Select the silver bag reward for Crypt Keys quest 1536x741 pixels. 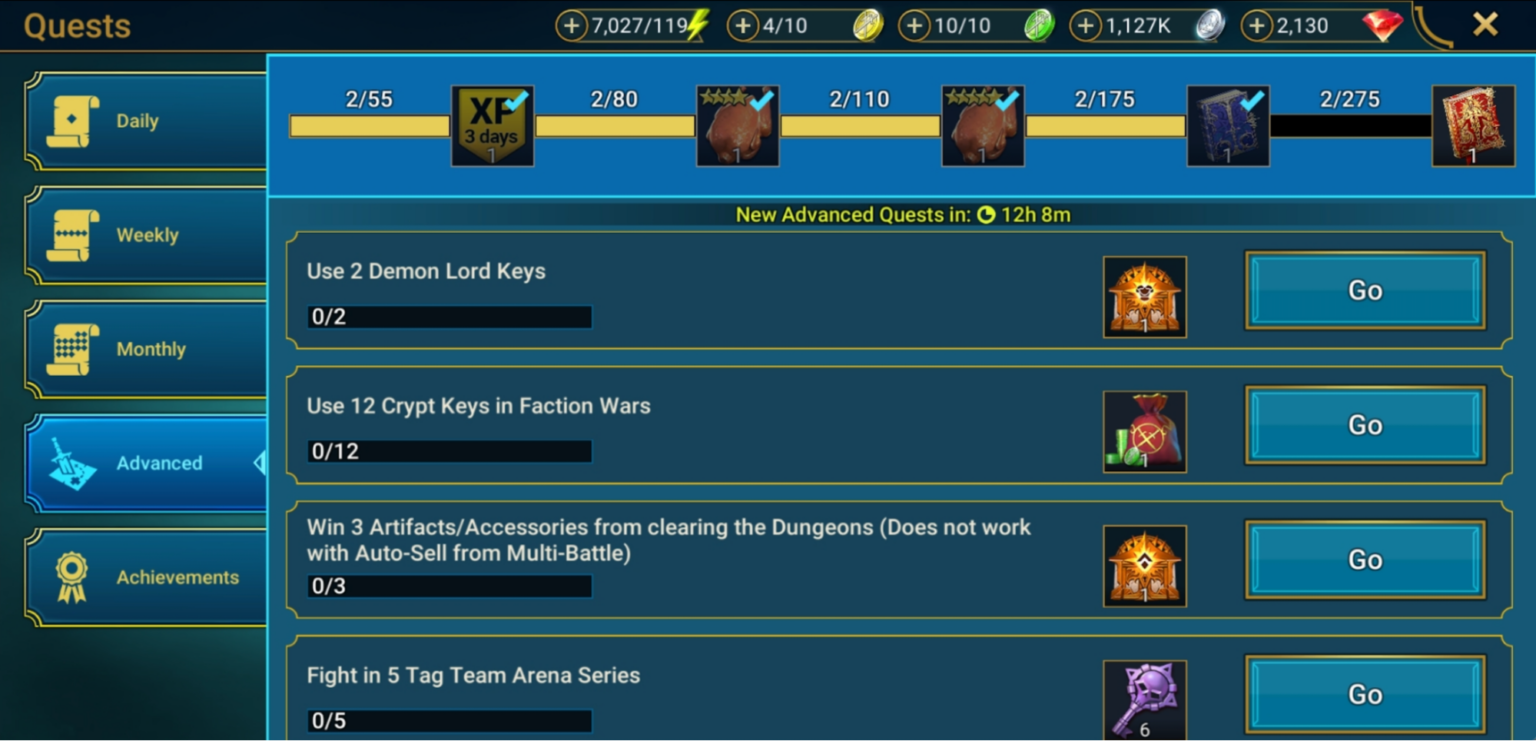point(1144,431)
